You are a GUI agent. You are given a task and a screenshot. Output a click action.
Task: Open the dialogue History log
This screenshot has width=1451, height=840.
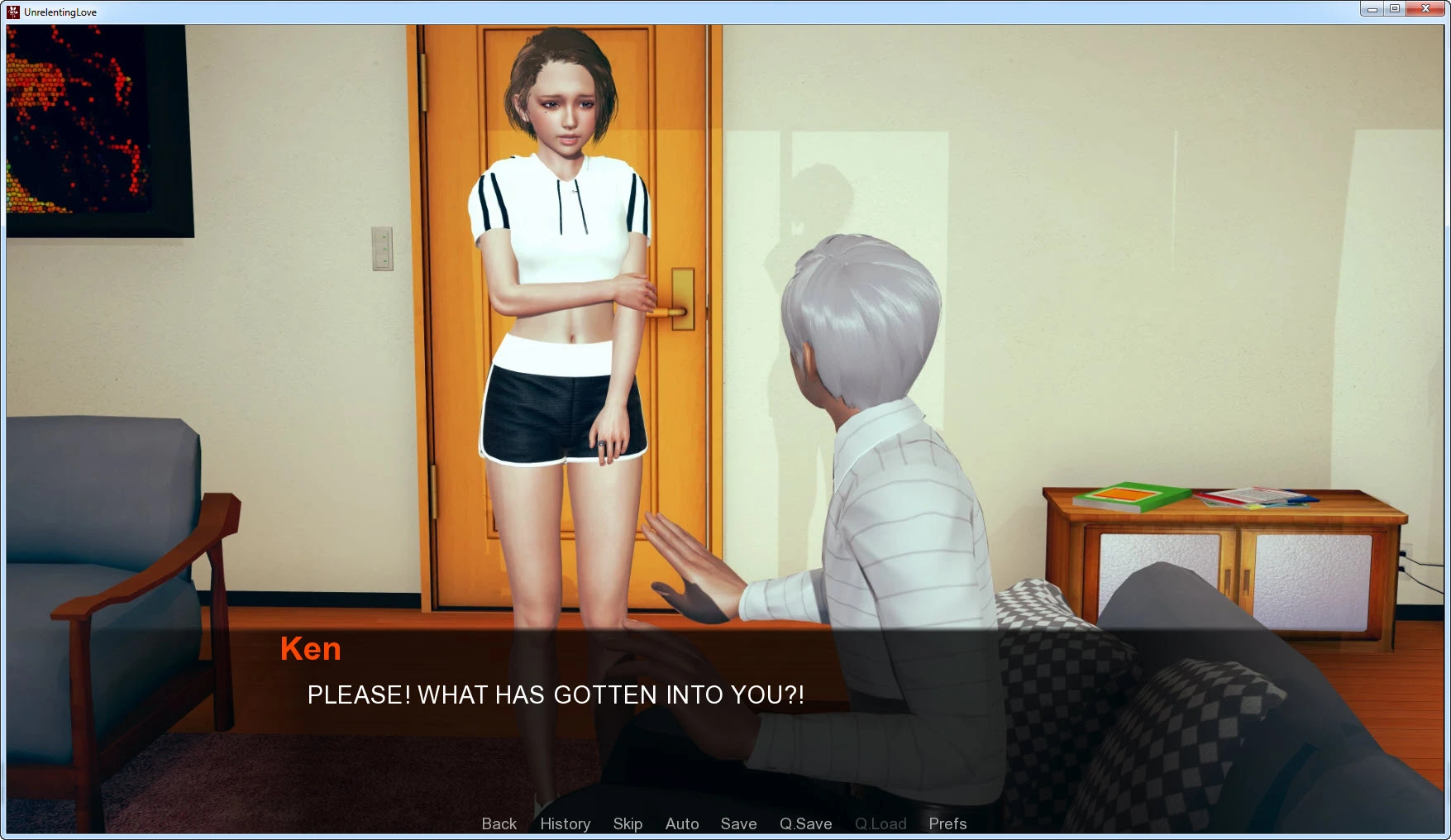pos(565,823)
